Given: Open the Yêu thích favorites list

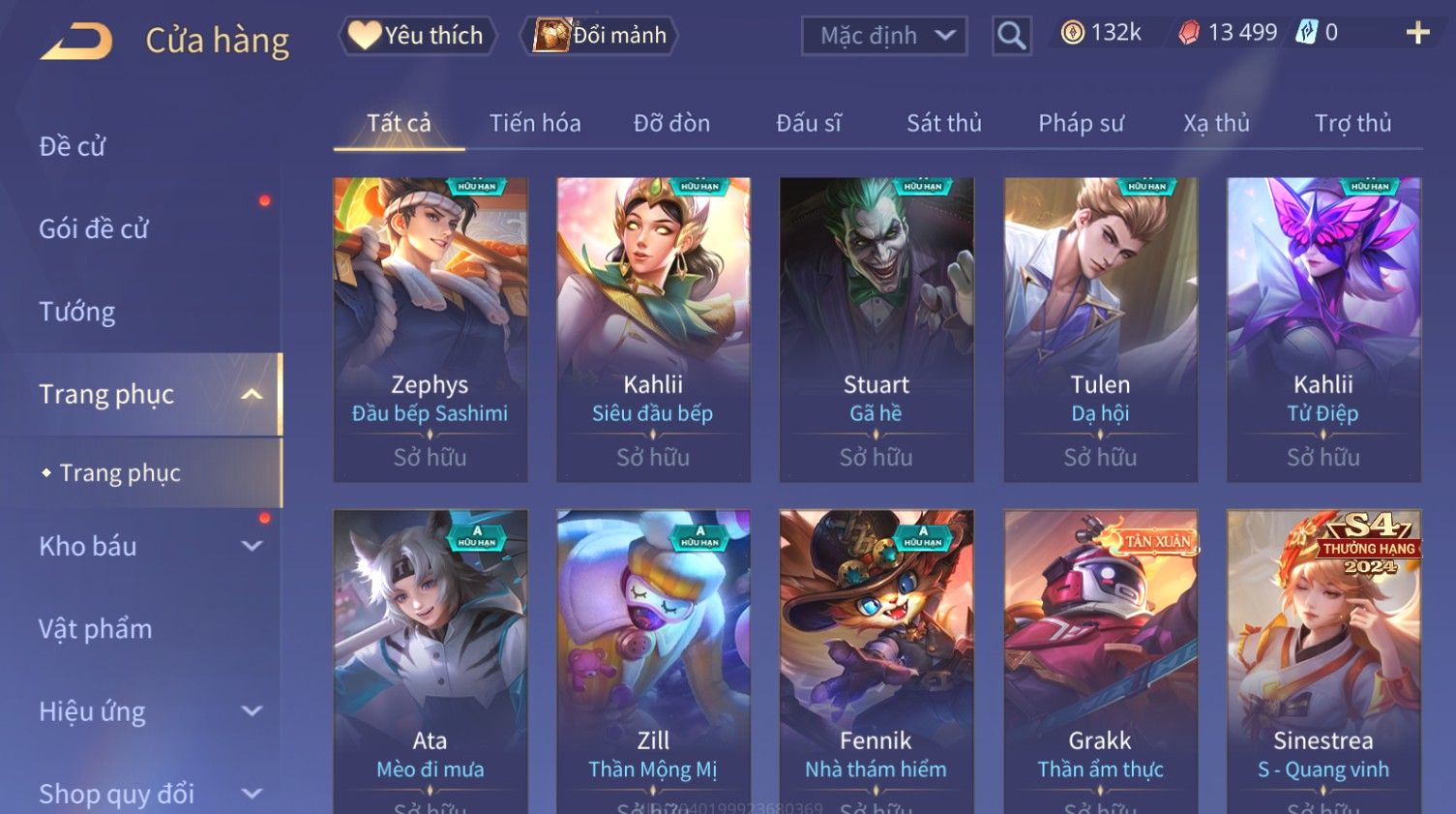Looking at the screenshot, I should (x=418, y=36).
